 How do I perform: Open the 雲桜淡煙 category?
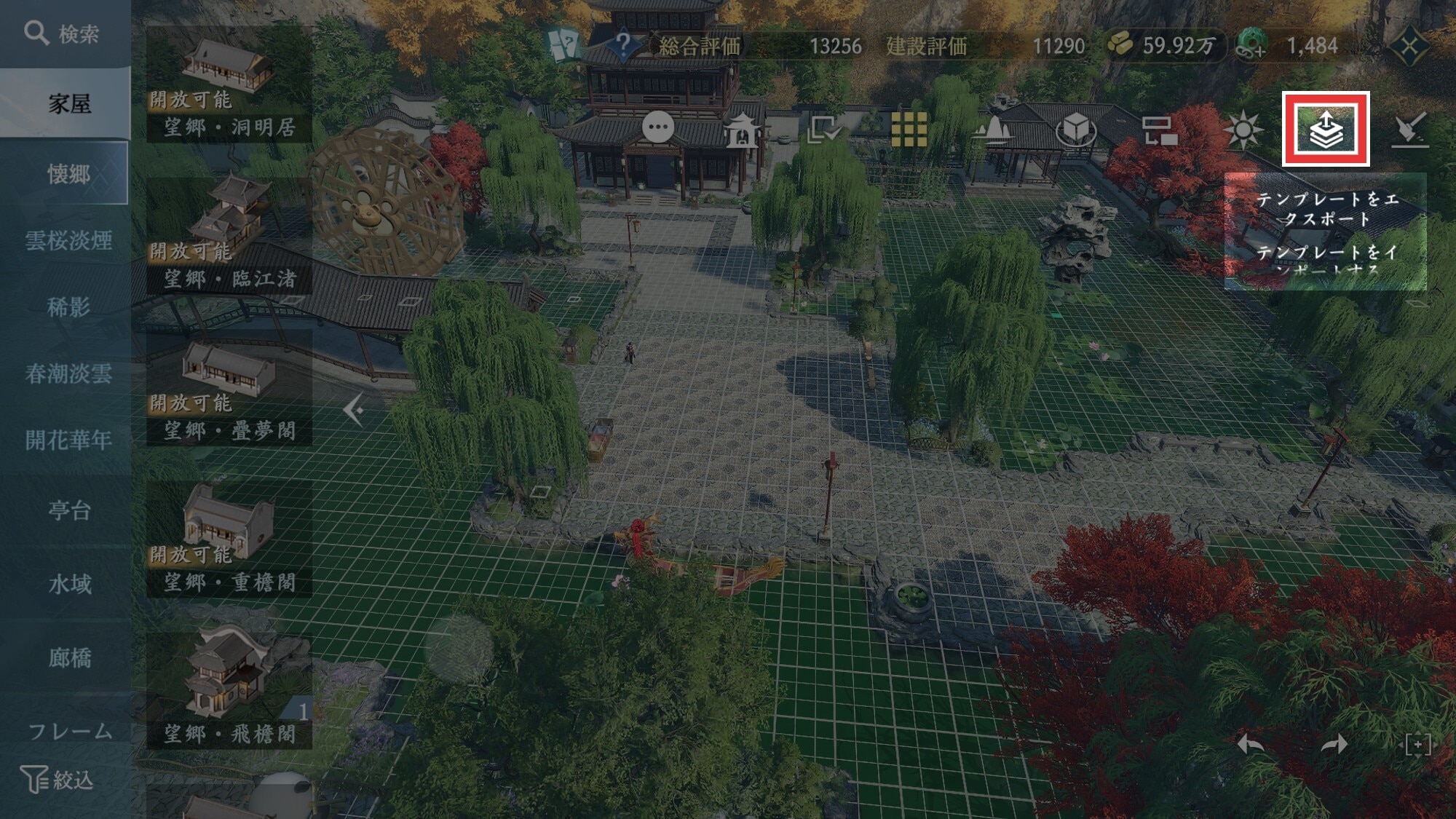click(68, 240)
